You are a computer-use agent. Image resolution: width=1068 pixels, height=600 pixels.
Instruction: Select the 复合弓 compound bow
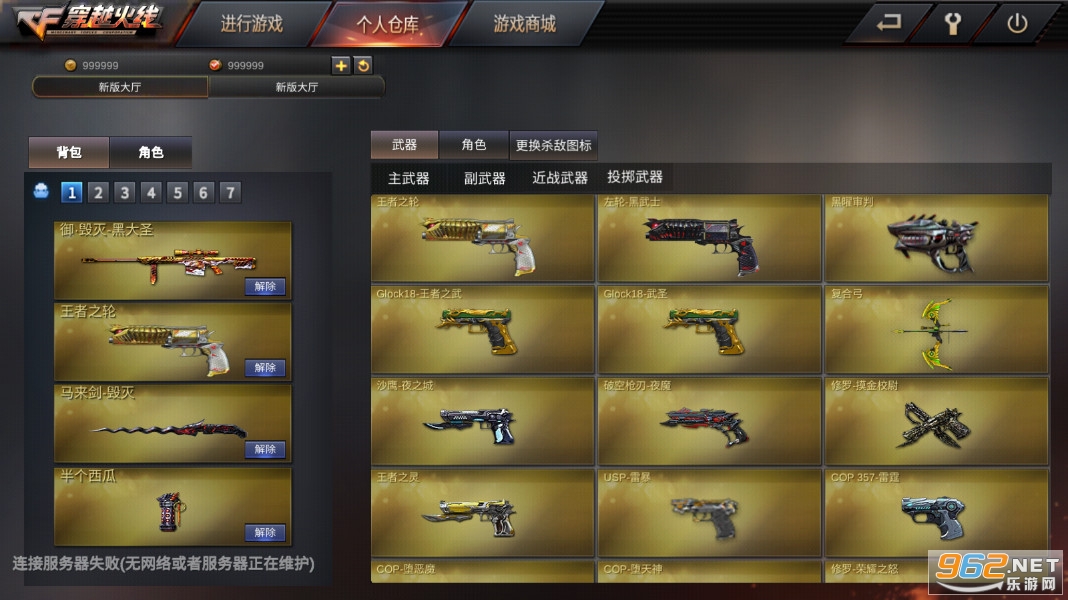pyautogui.click(x=936, y=330)
